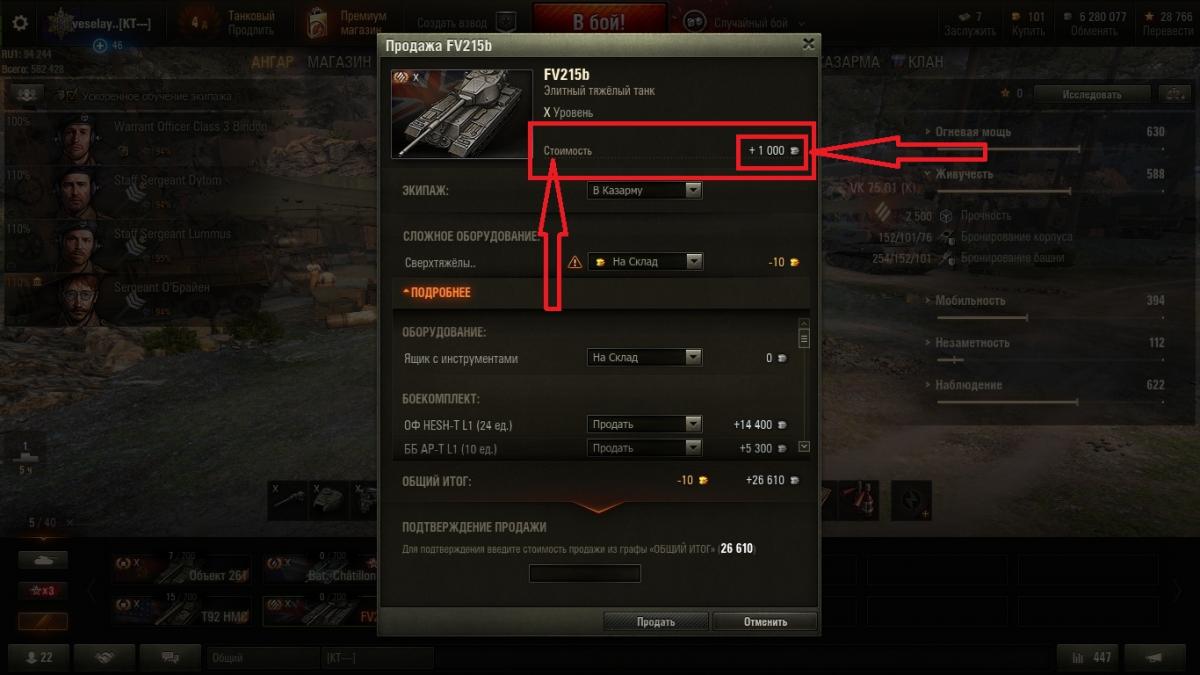Close the FV215b sale dialog
This screenshot has height=675, width=1200.
[x=808, y=44]
